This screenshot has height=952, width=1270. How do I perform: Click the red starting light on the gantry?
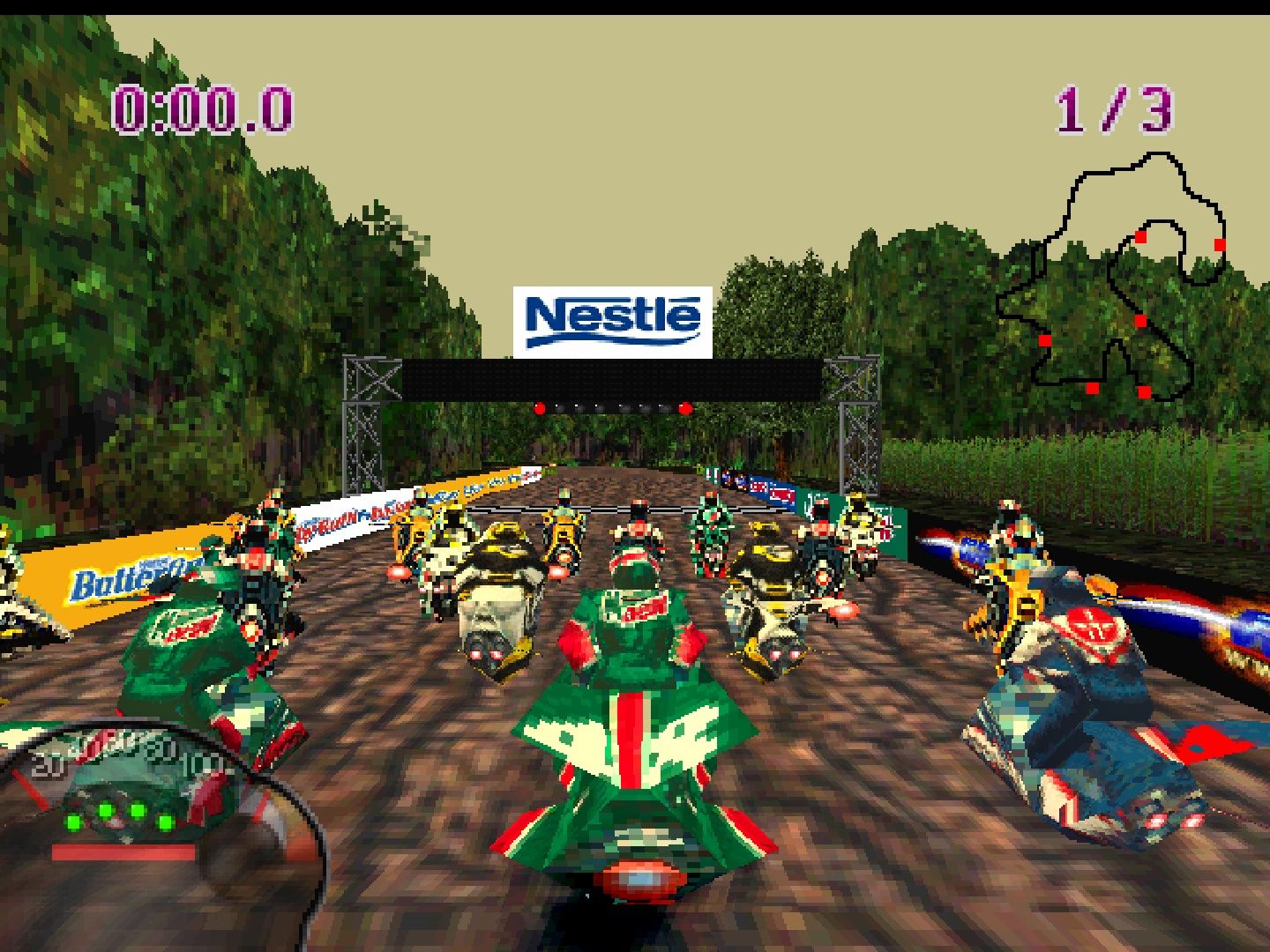pyautogui.click(x=540, y=409)
